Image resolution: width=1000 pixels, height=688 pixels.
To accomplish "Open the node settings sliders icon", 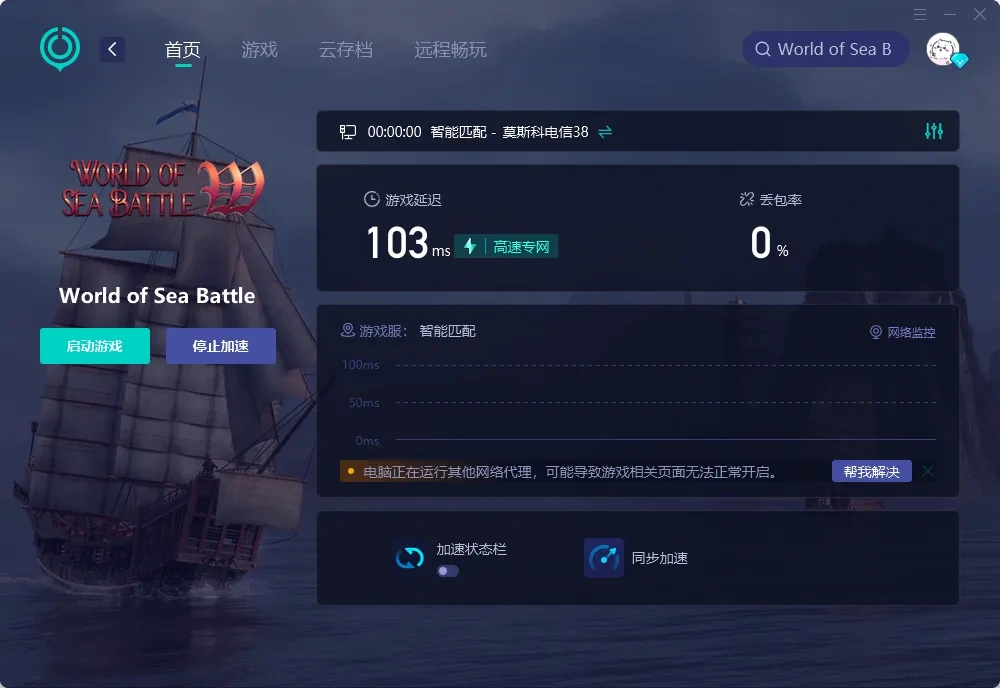I will click(934, 131).
